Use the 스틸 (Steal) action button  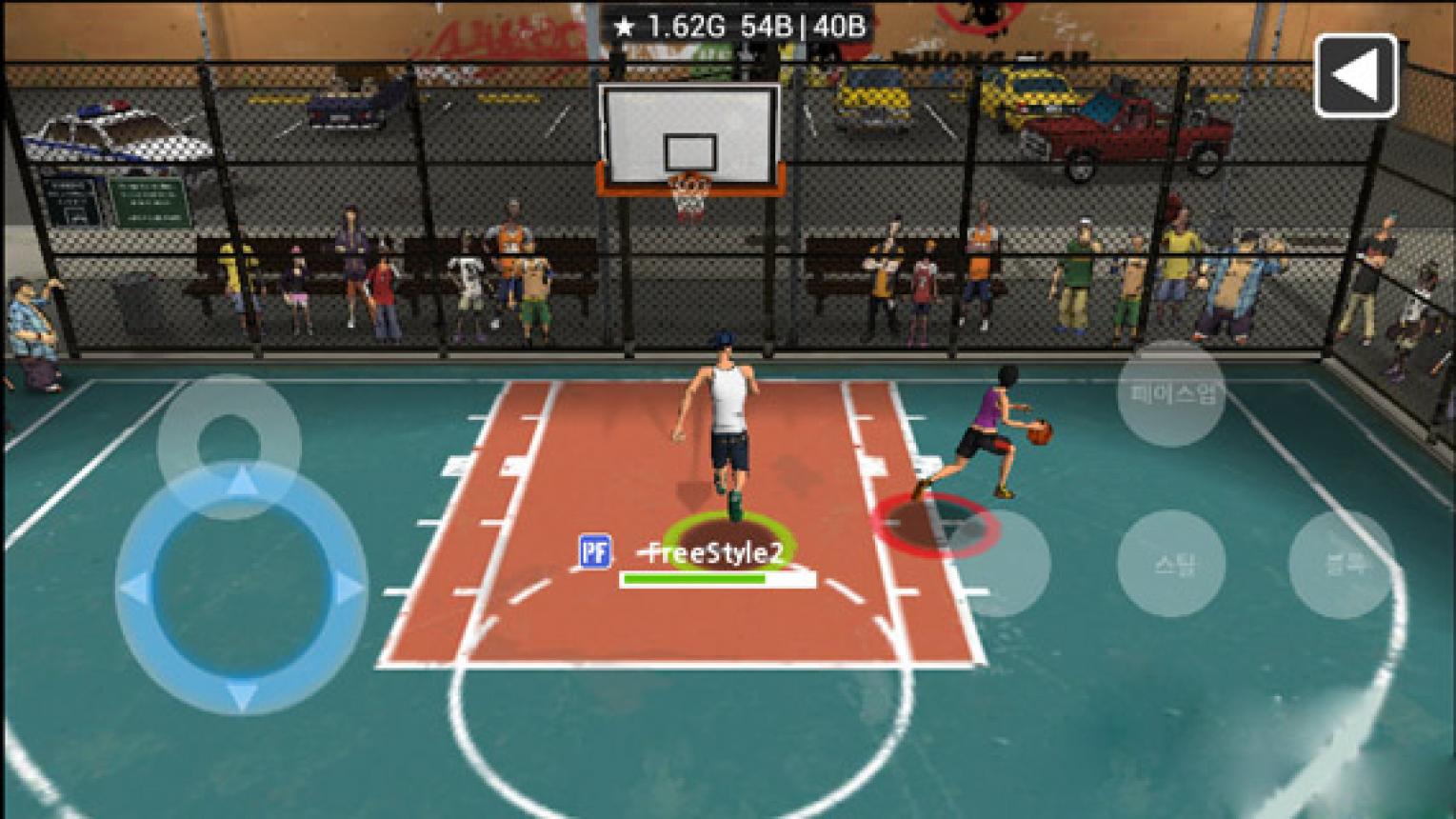coord(1171,564)
